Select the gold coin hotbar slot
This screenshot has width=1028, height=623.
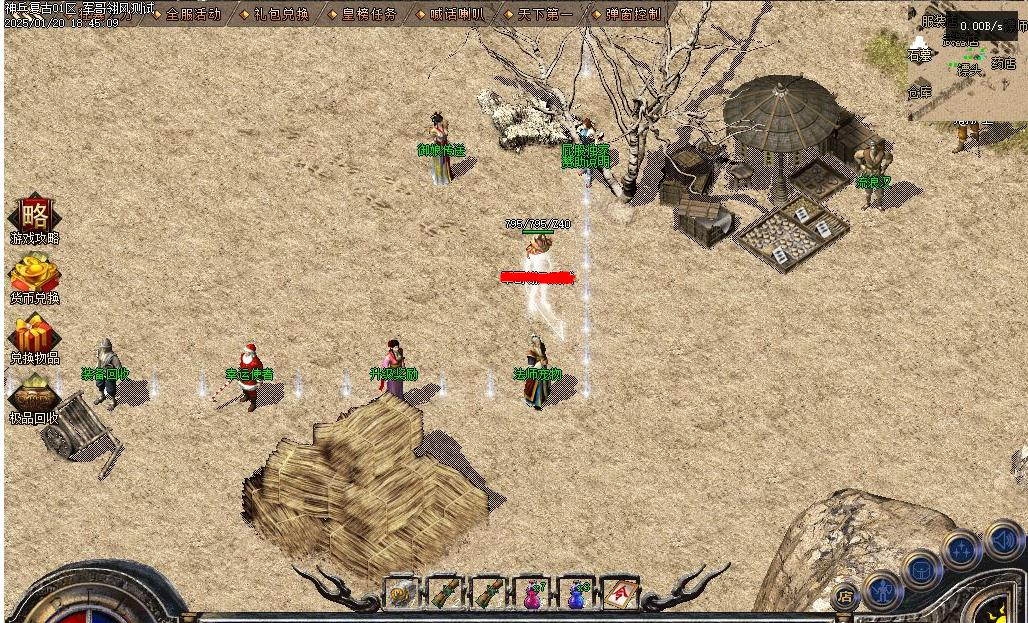point(401,594)
